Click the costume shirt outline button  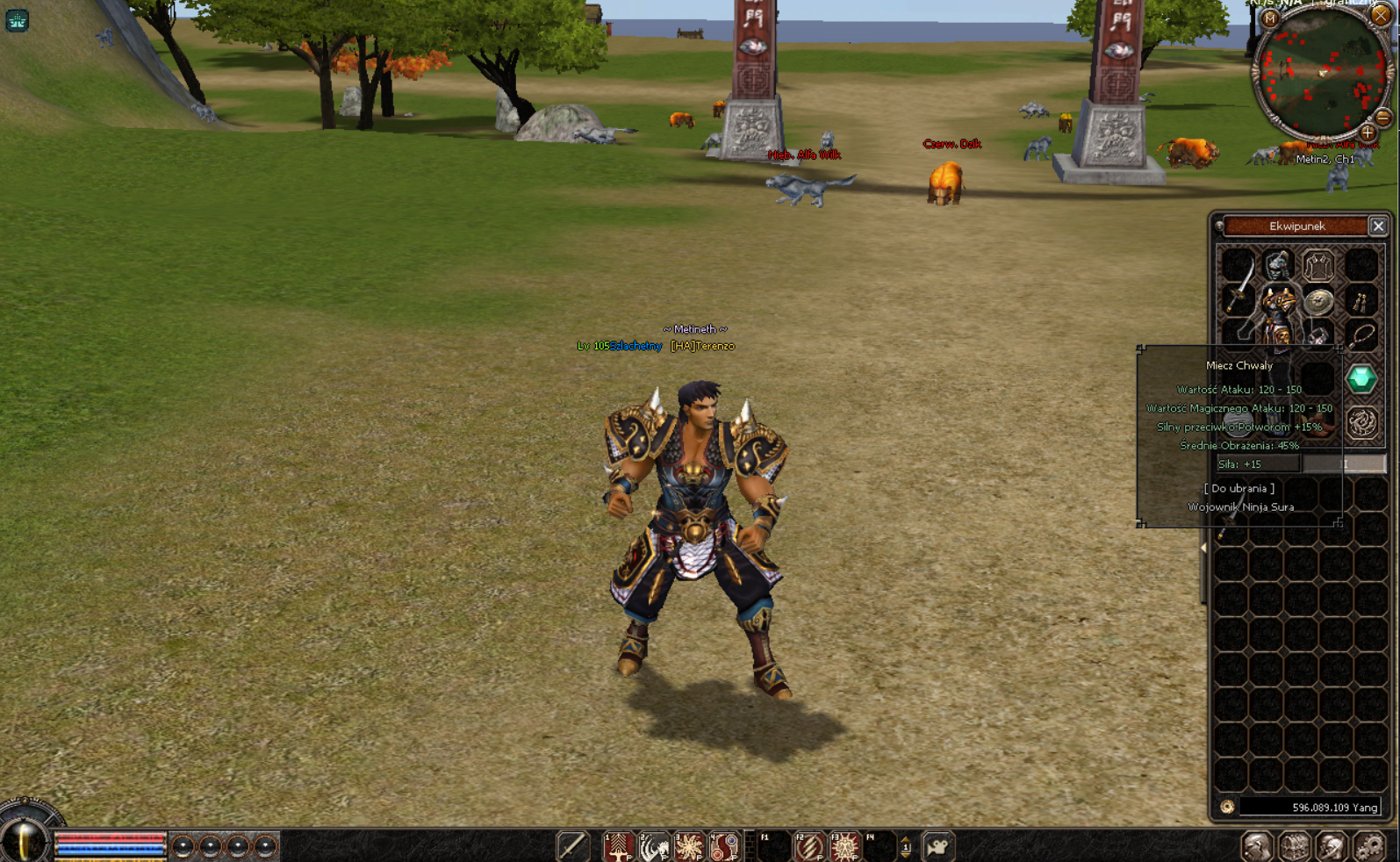(x=1317, y=264)
